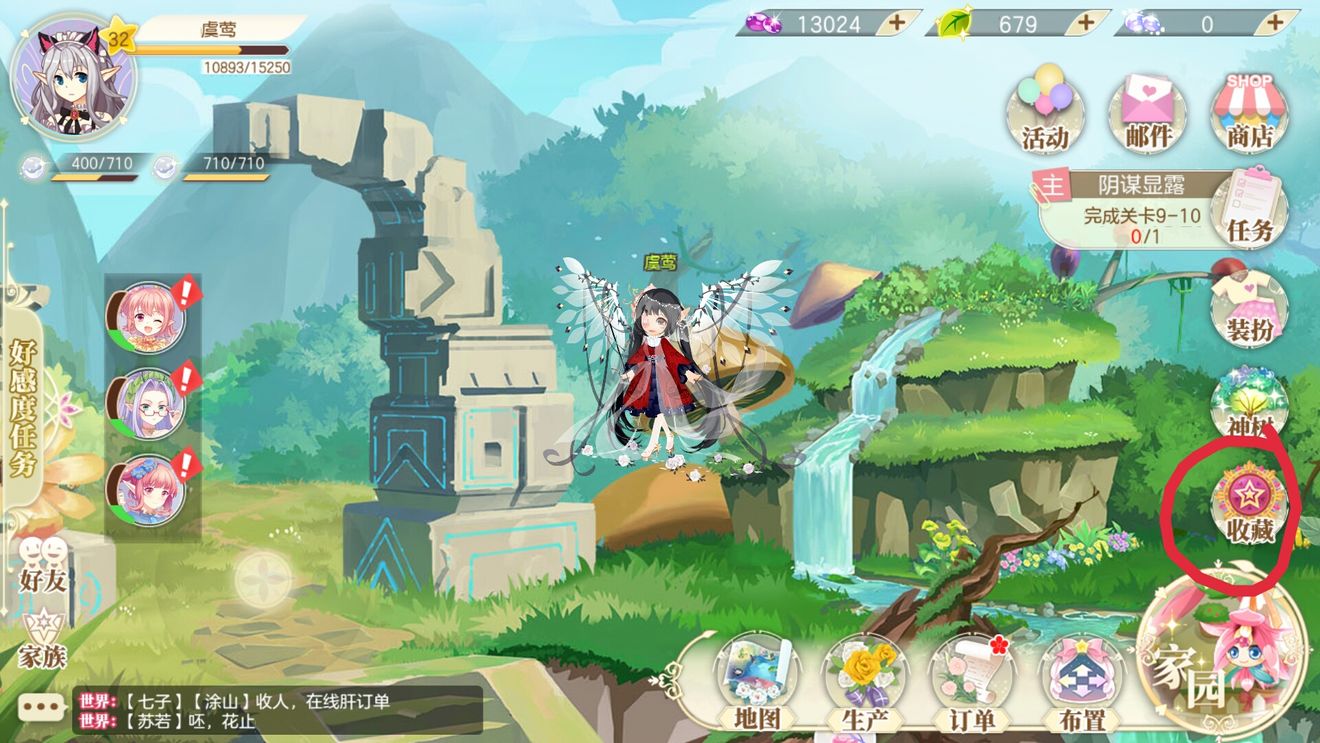
Task: Open the 活动 (Events) balloon icon
Action: 1043,110
